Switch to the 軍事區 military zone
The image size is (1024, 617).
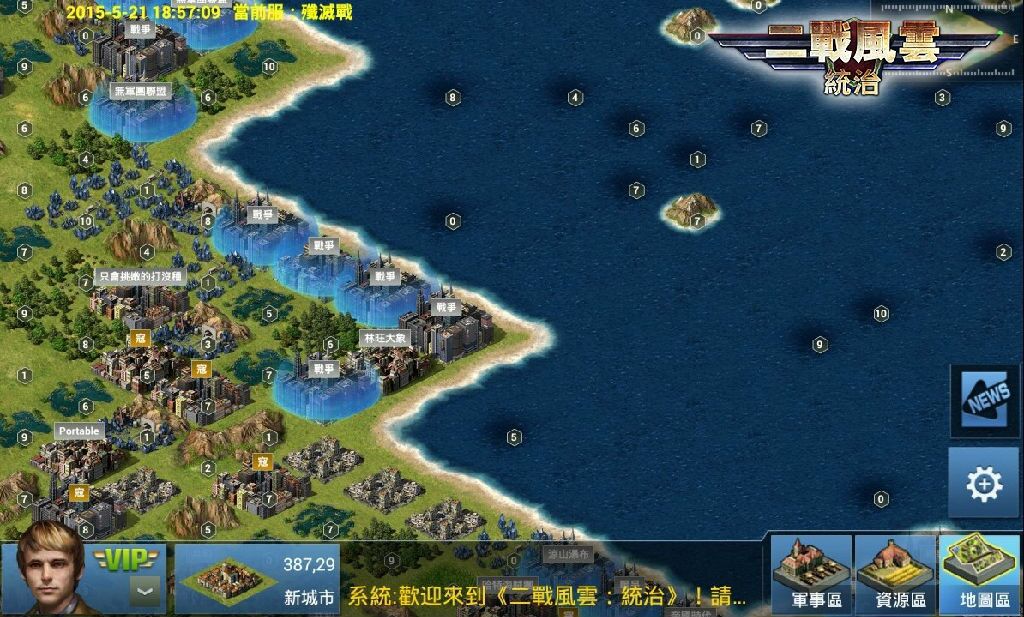tap(811, 574)
